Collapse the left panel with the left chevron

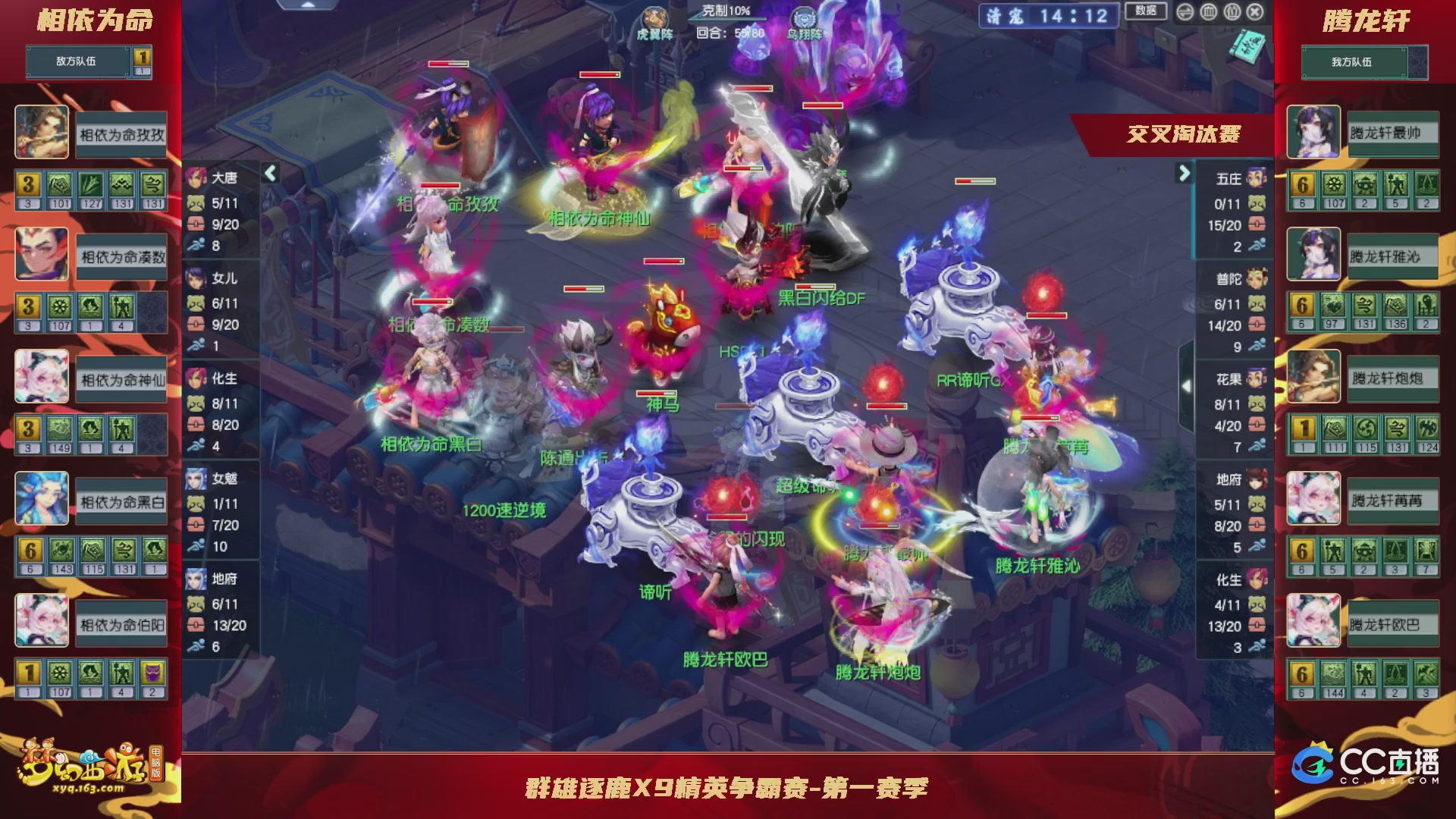[x=269, y=173]
